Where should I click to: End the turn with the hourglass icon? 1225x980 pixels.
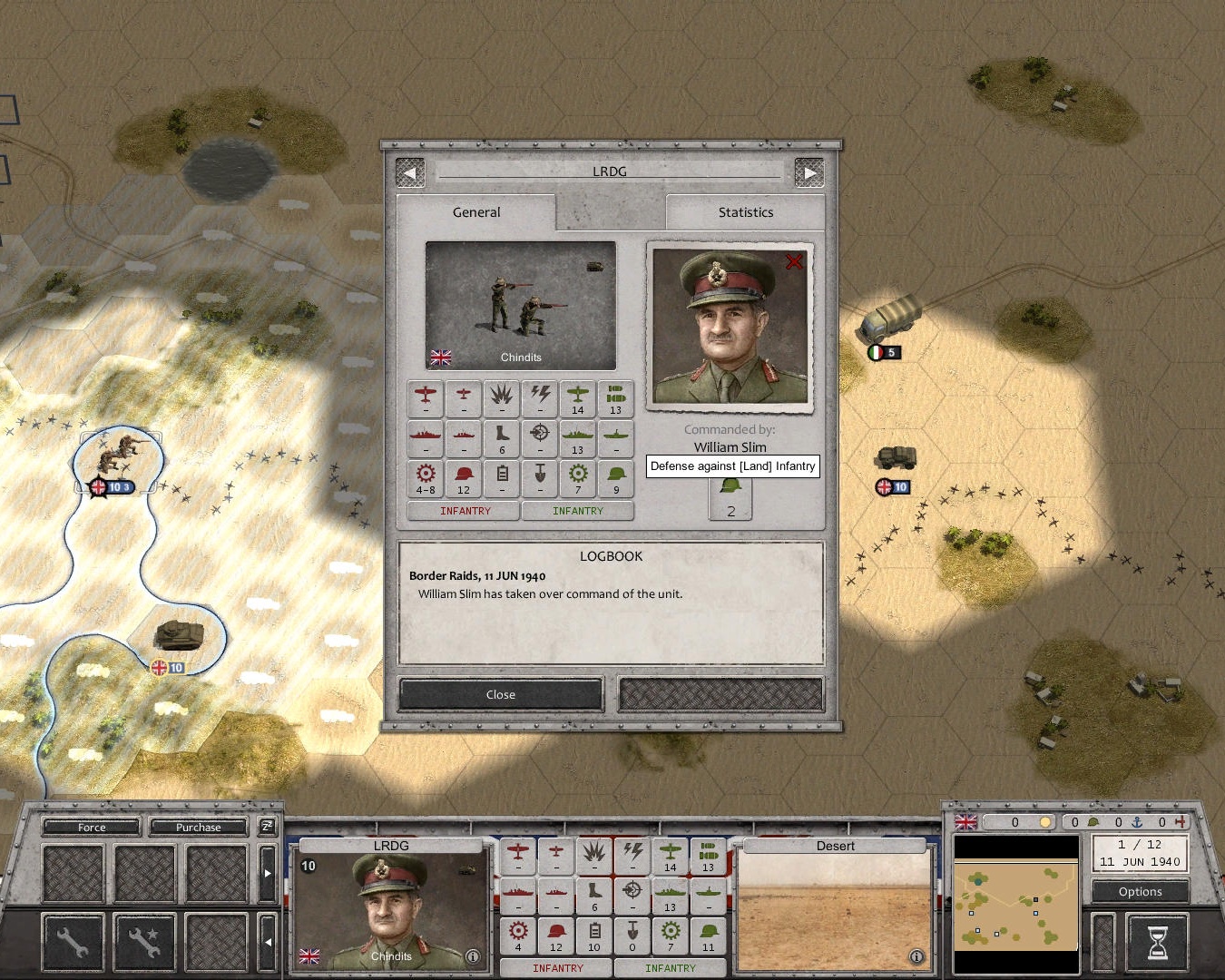tap(1157, 944)
